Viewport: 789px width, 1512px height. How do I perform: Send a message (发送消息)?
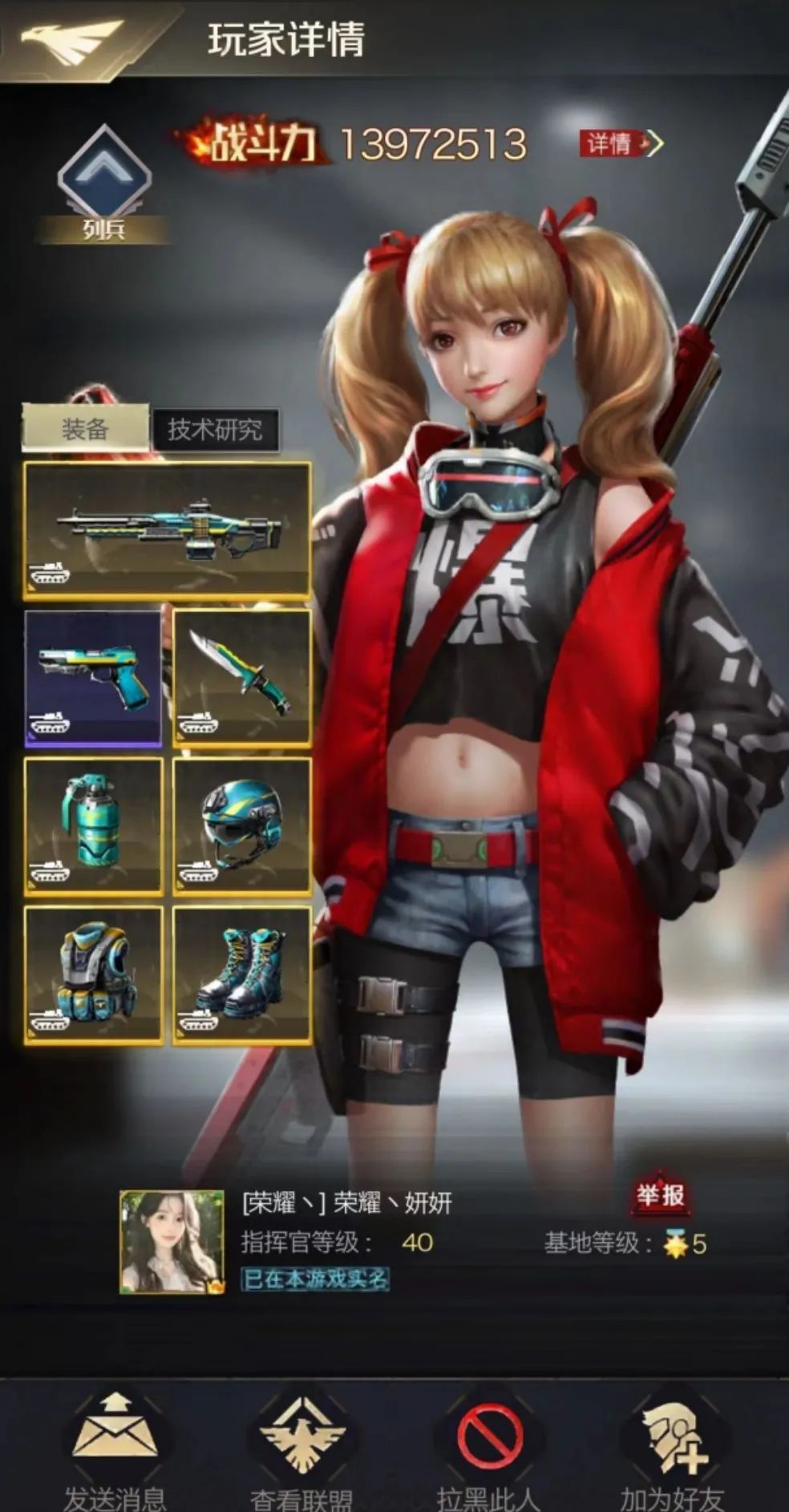coord(115,1444)
